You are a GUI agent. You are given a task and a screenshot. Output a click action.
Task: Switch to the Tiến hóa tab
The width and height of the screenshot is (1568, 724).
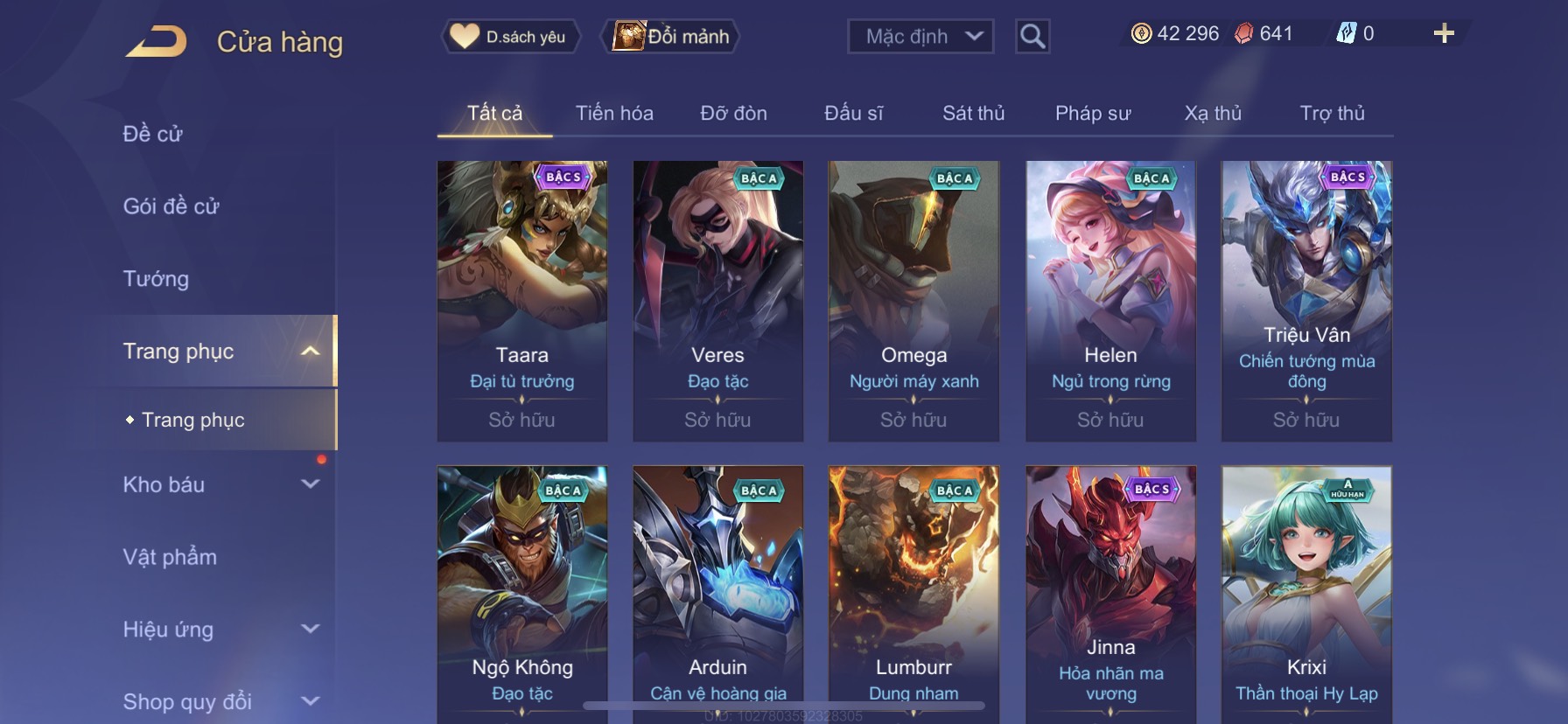coord(614,114)
